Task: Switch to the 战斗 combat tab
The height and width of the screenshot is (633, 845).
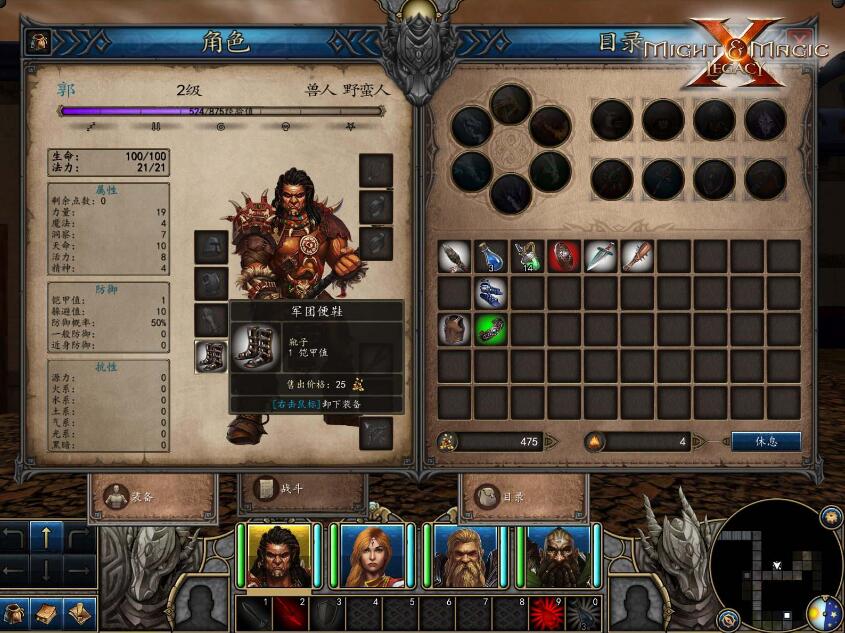Action: 302,490
